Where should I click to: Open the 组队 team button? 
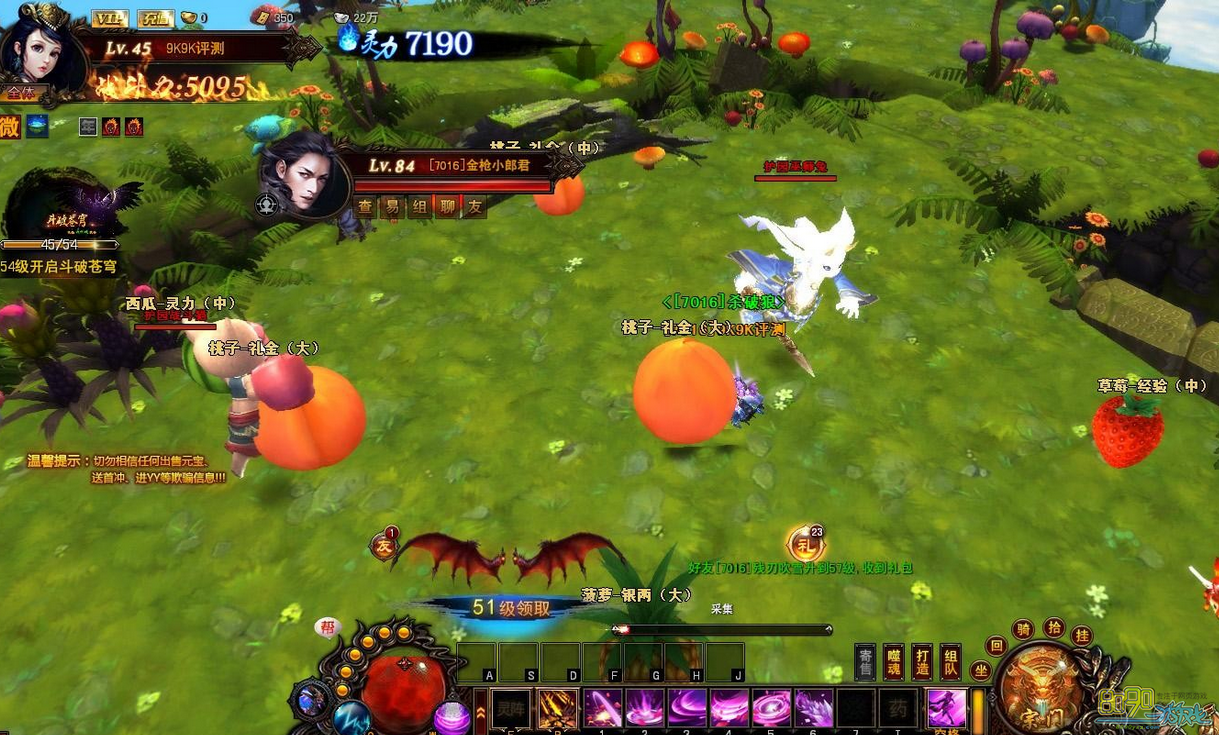950,663
